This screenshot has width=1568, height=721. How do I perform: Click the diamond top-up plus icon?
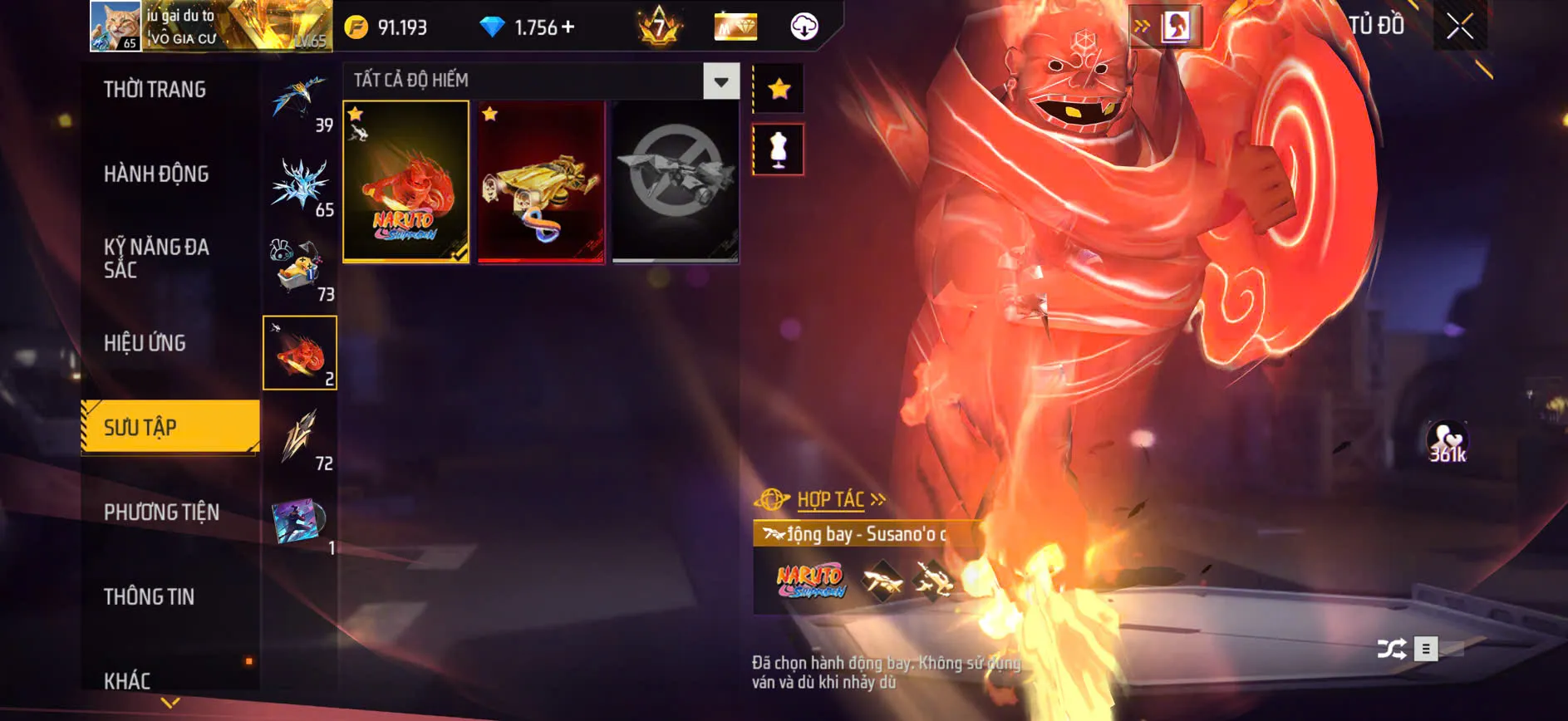pyautogui.click(x=568, y=27)
